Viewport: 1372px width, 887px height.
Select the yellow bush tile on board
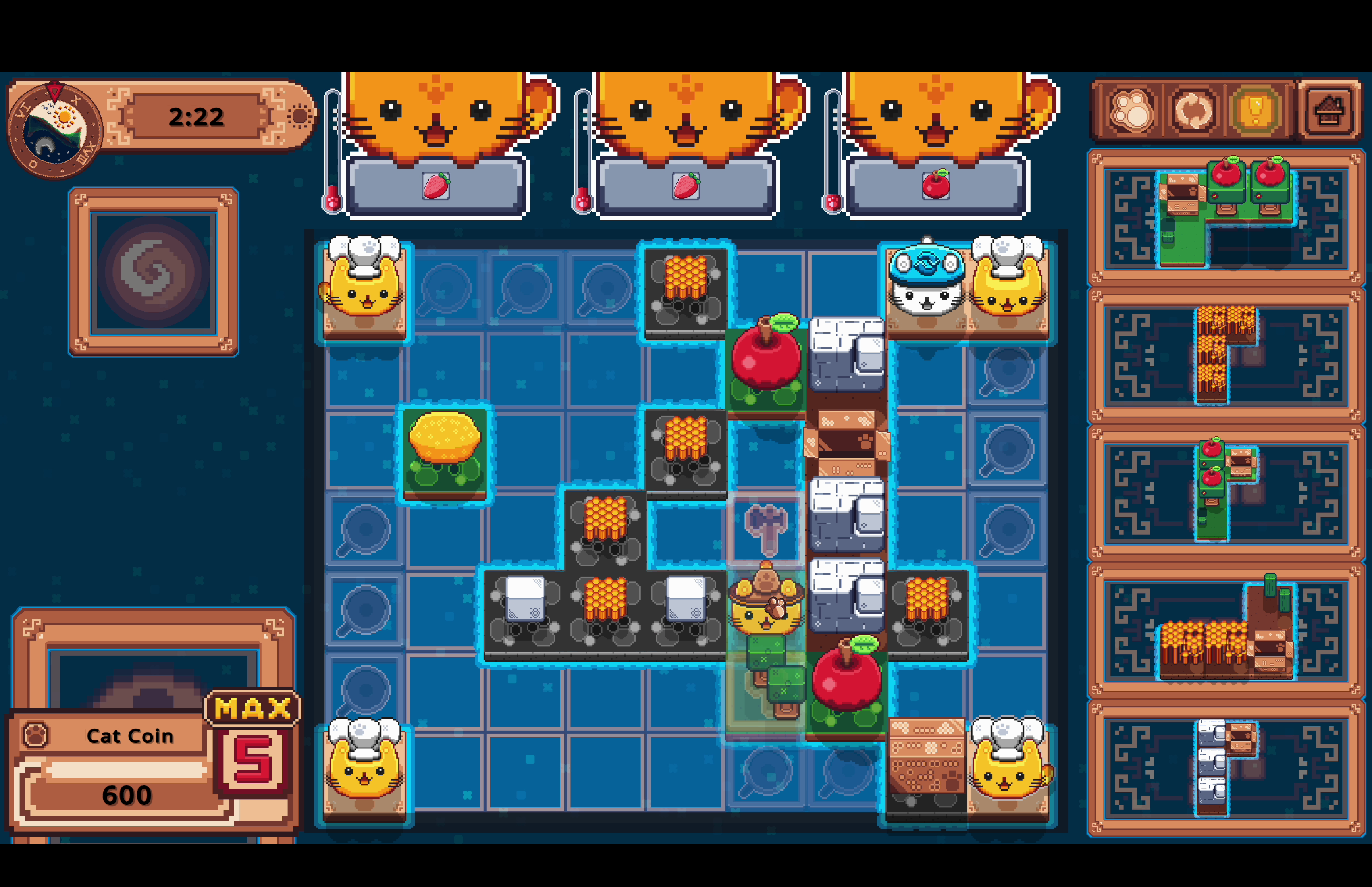pyautogui.click(x=444, y=451)
